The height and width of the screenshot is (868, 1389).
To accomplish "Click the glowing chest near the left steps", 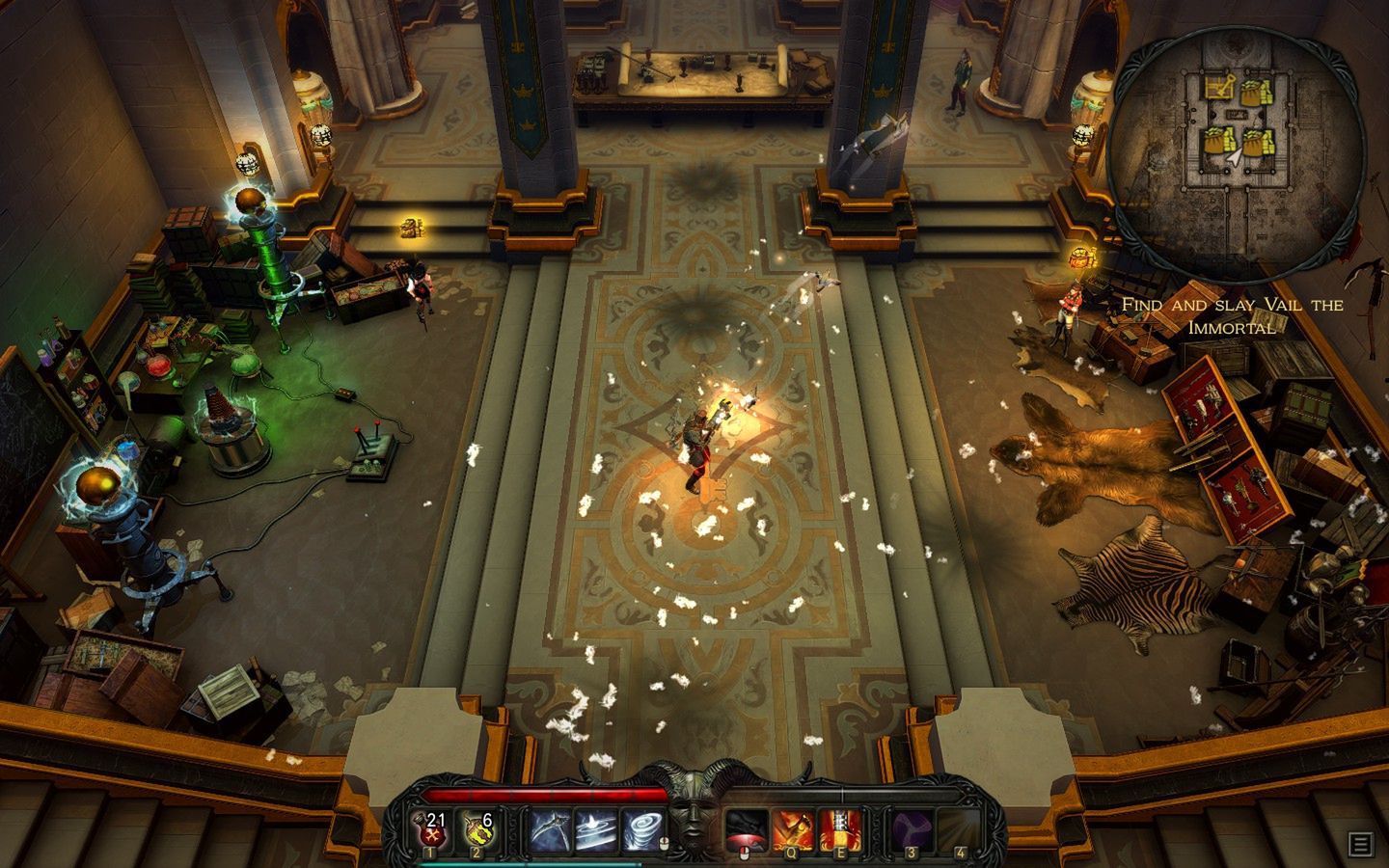I will click(x=414, y=230).
